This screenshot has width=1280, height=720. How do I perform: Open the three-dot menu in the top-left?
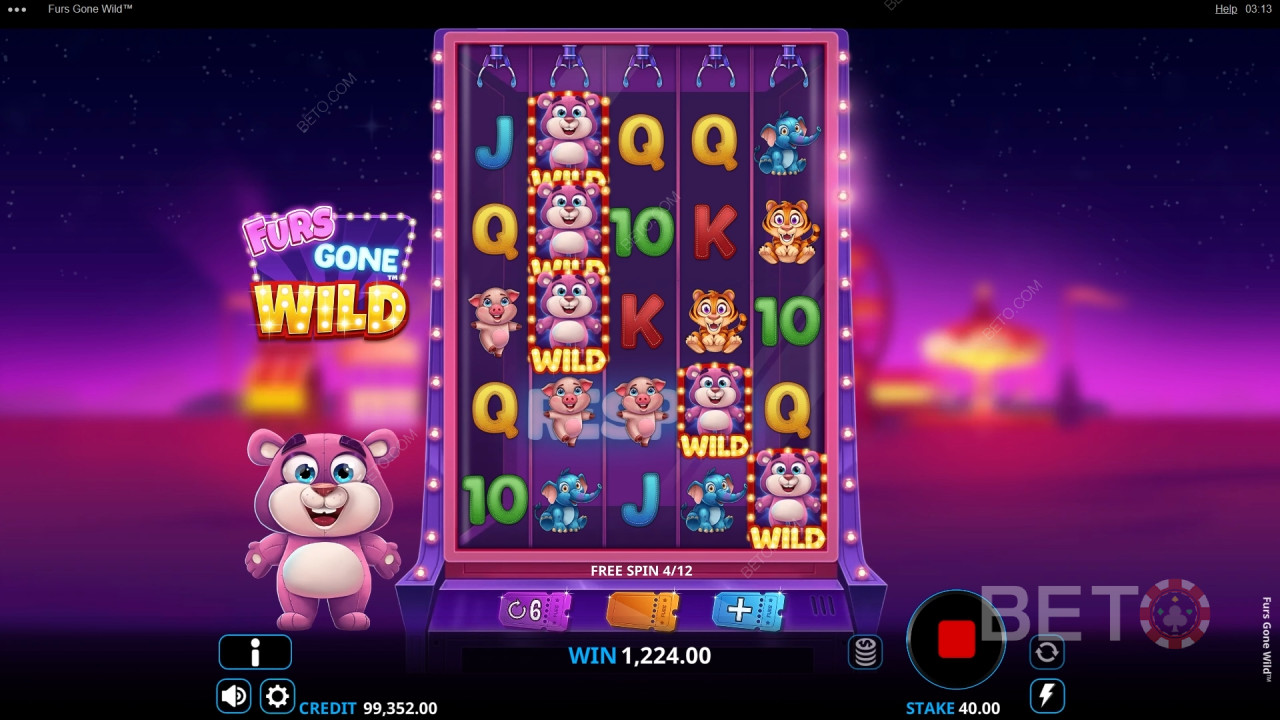15,9
